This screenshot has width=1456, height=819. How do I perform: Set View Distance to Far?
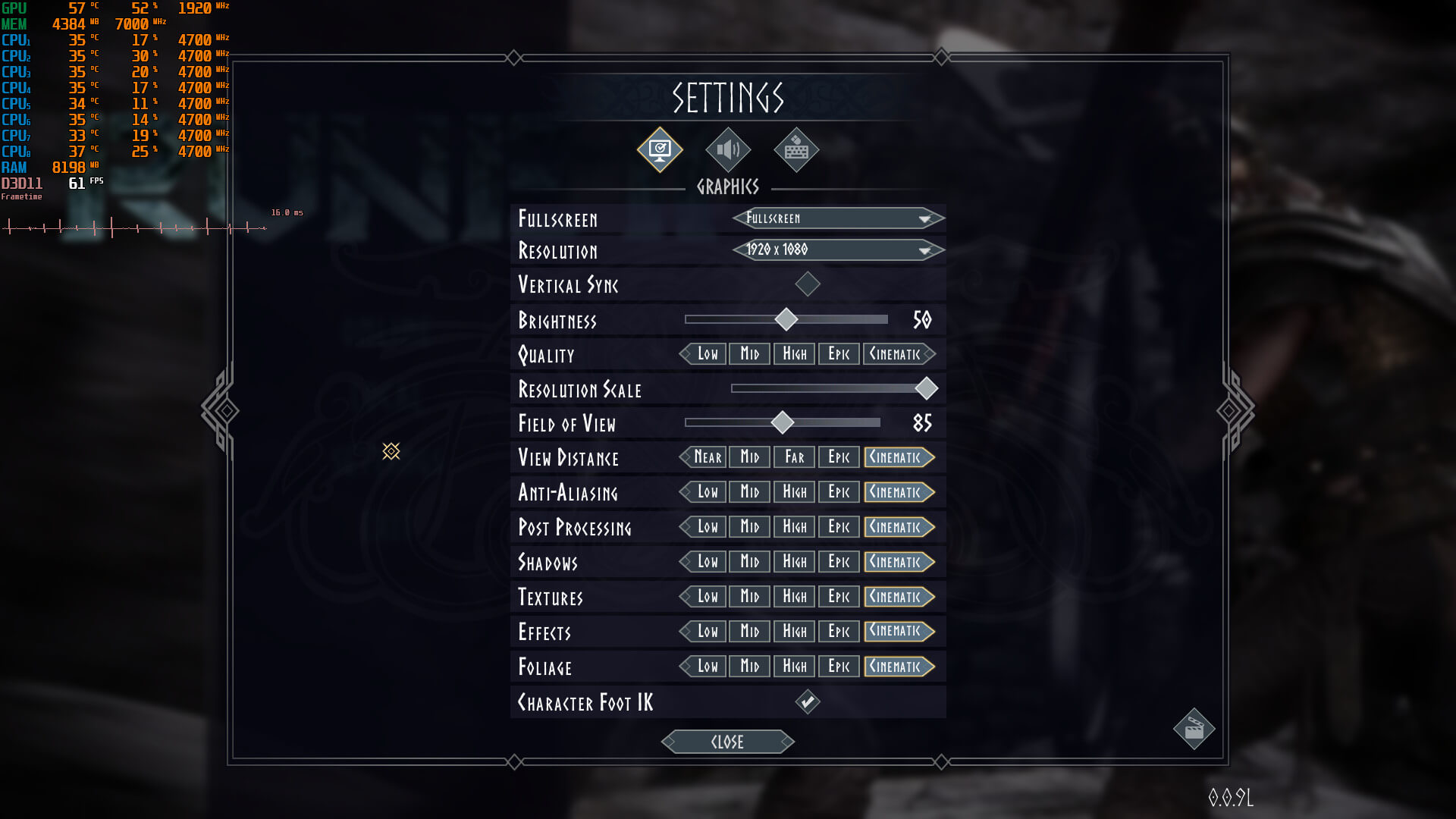(x=795, y=457)
